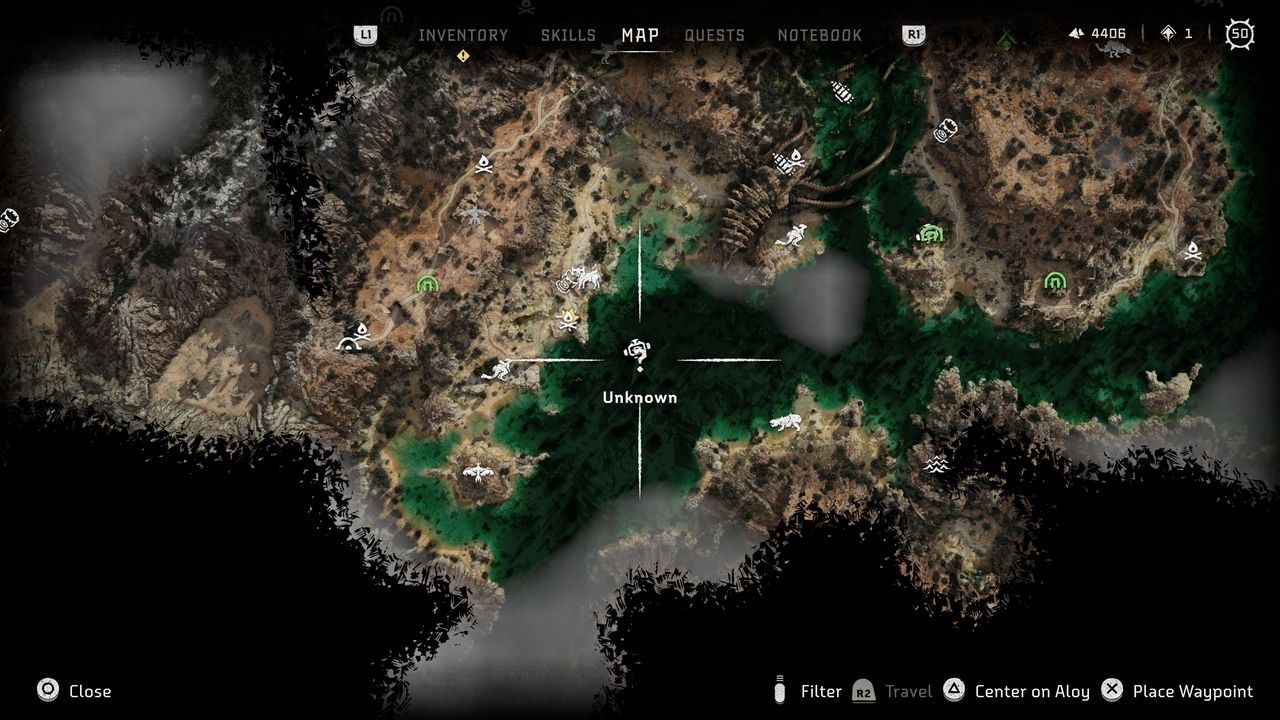Viewport: 1280px width, 720px height.
Task: Show the Notebook tab
Action: coord(819,35)
